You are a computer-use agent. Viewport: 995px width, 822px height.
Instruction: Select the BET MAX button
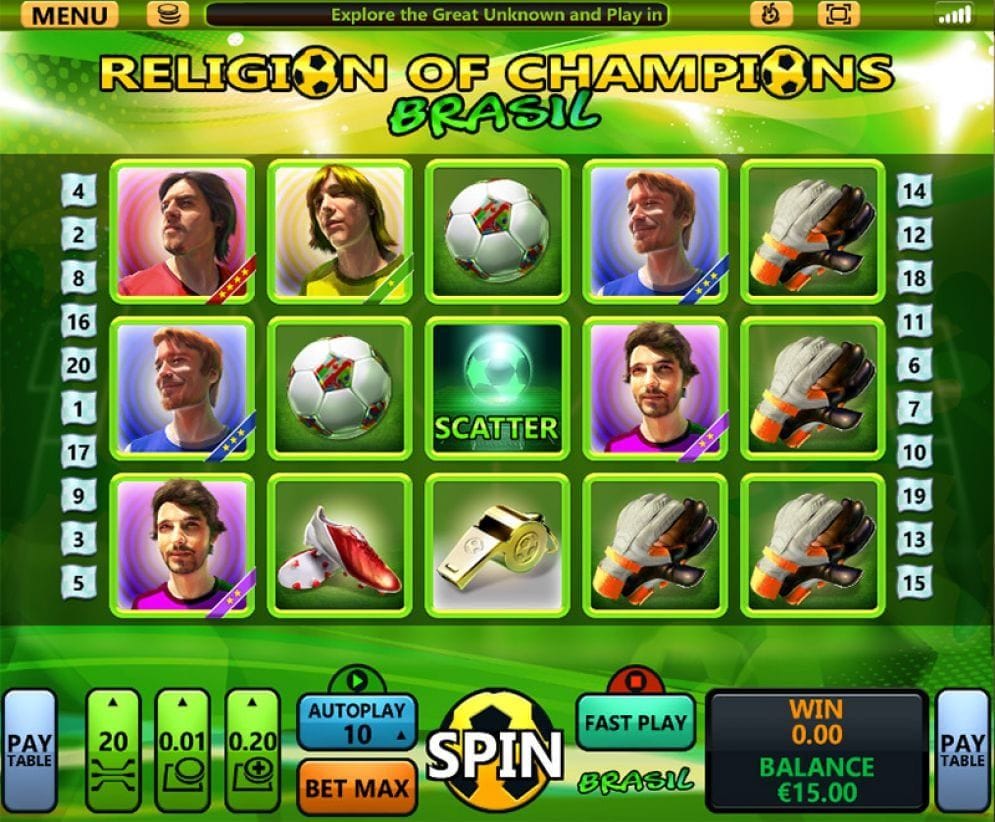(357, 787)
